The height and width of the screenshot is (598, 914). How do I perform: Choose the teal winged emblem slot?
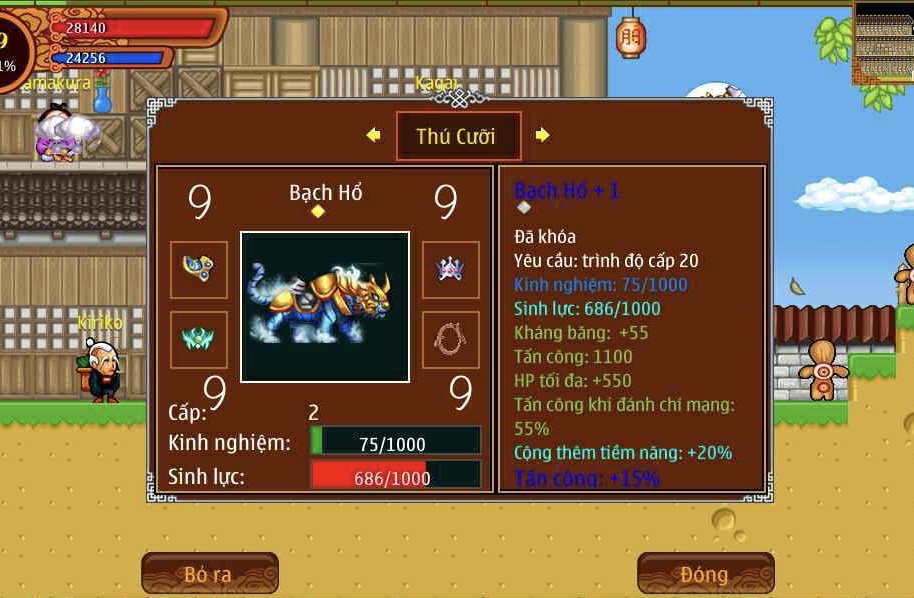(198, 339)
